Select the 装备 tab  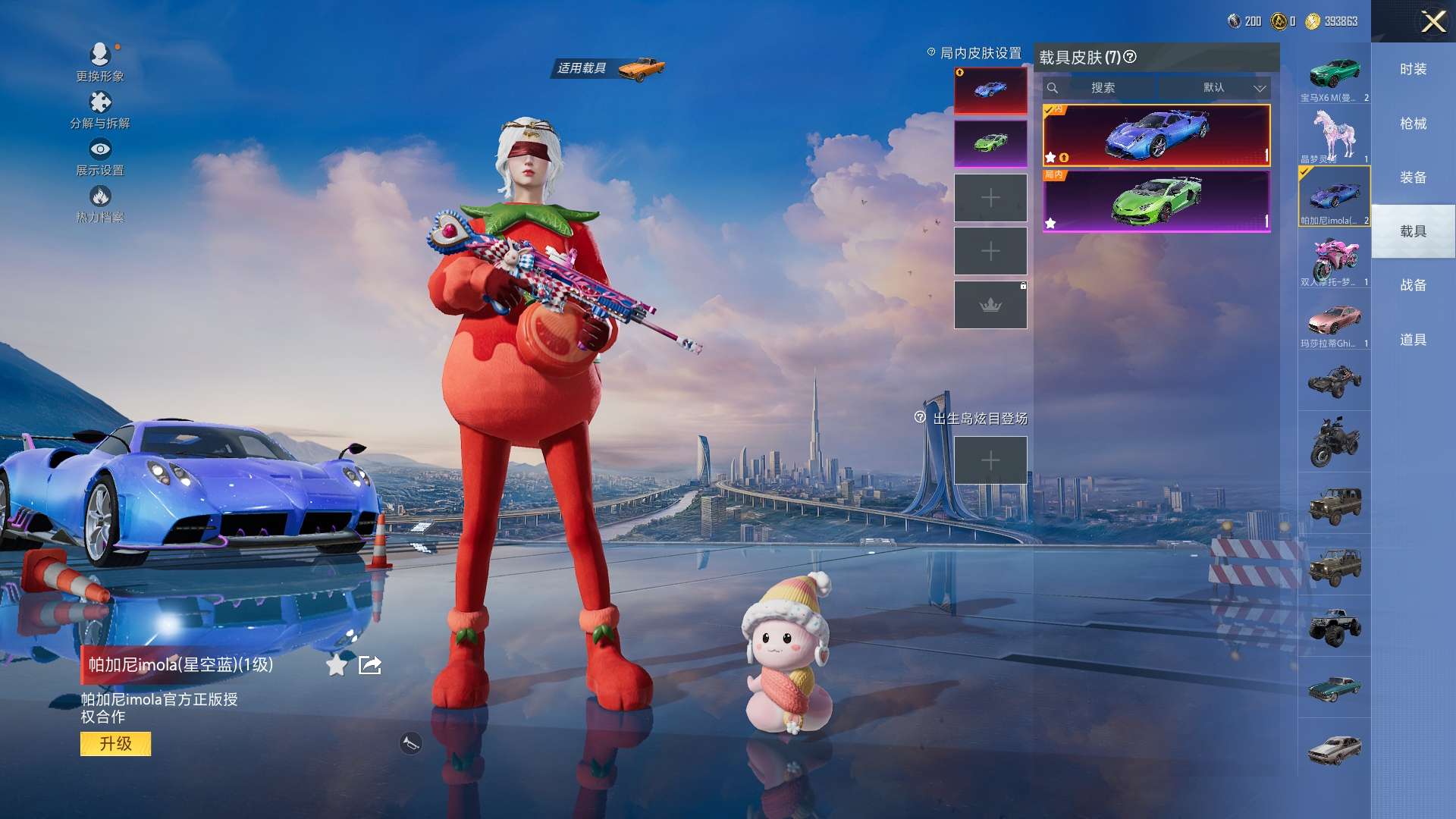[1413, 177]
